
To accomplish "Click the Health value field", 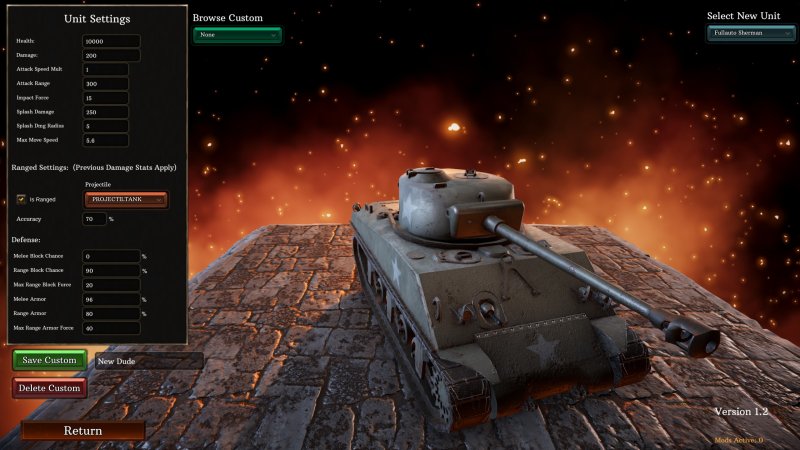I will click(x=111, y=41).
